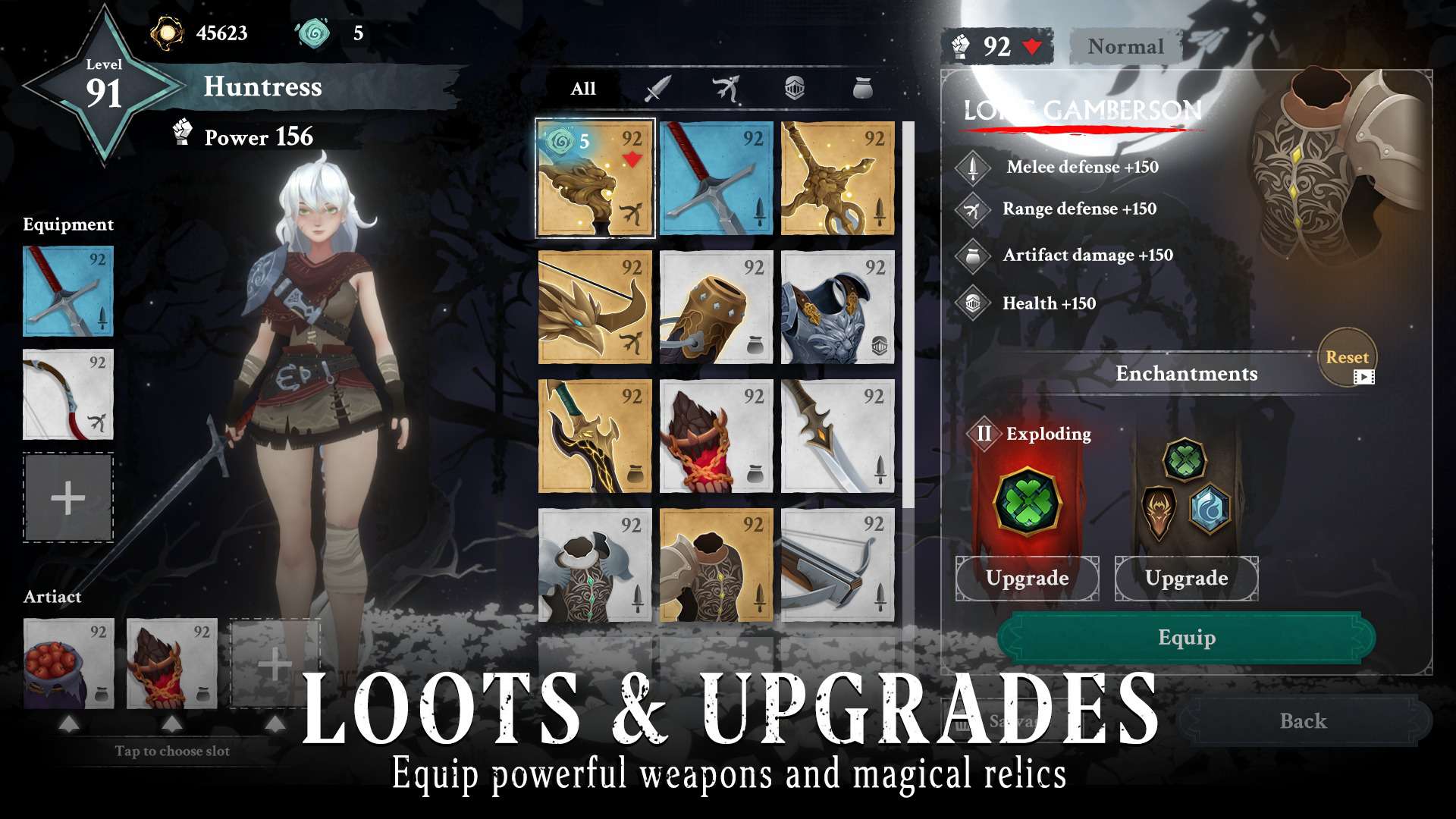Filter inventory by ranged bow tab
The image size is (1456, 819).
click(x=726, y=89)
